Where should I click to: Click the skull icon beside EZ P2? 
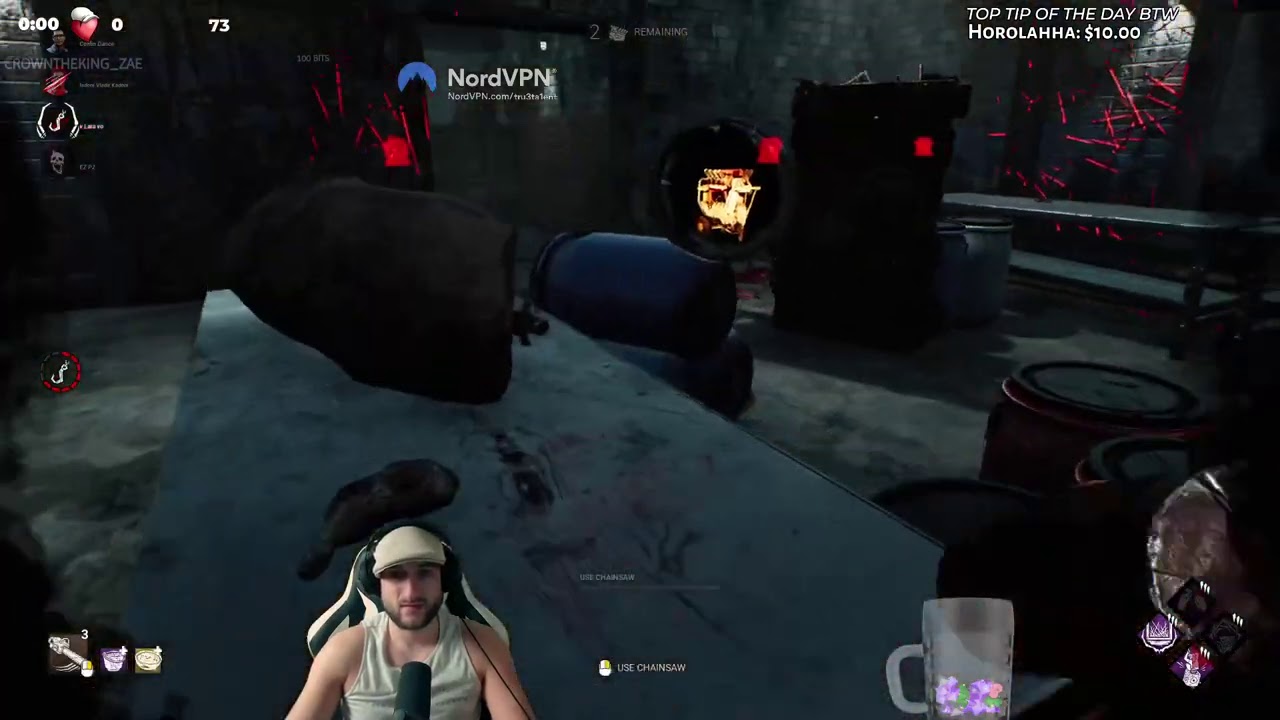(x=57, y=163)
